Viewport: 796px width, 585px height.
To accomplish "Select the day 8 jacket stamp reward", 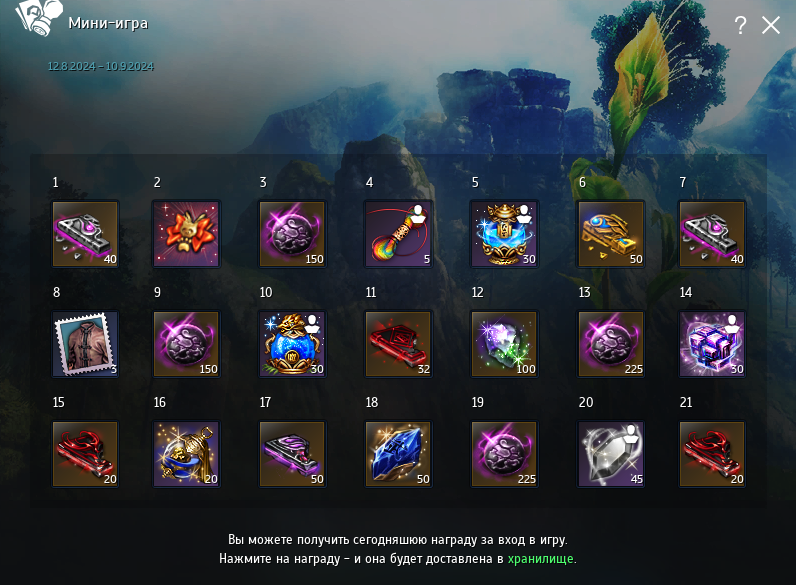I will (x=85, y=344).
